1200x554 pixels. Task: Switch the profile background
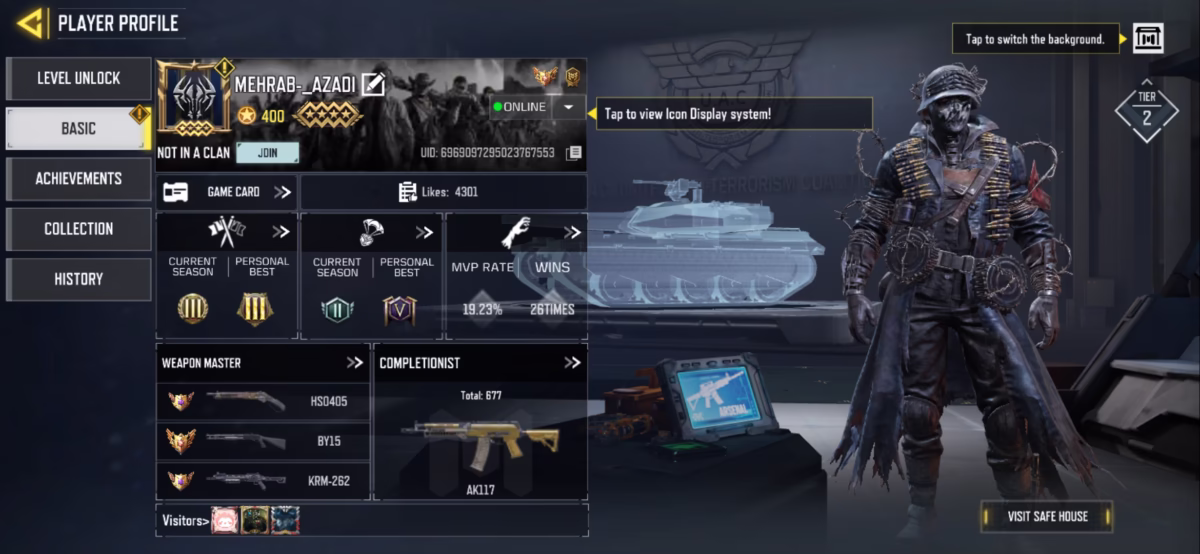click(x=1148, y=39)
